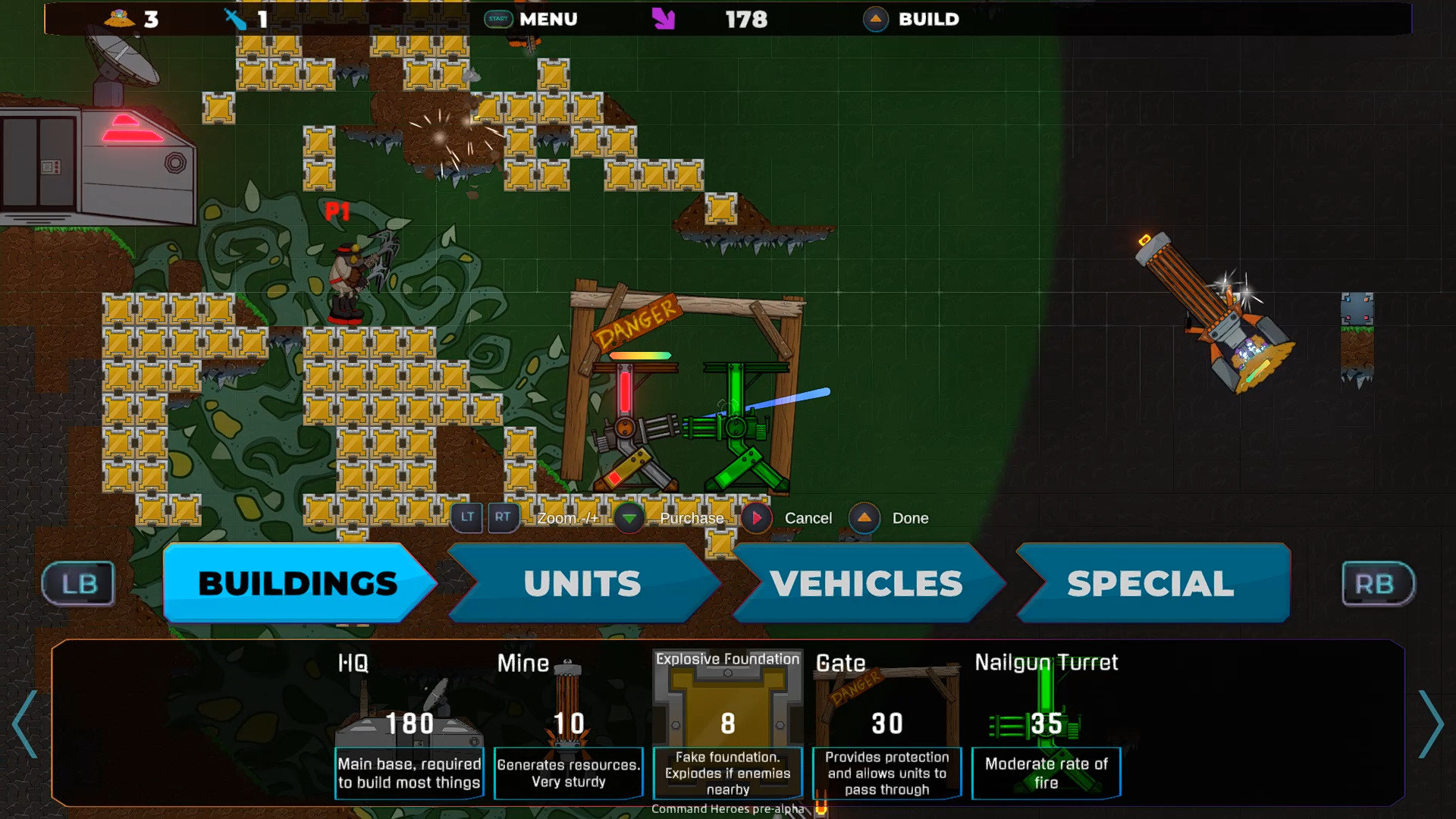This screenshot has width=1456, height=819.
Task: Open previous category with LB arrow
Action: point(77,583)
